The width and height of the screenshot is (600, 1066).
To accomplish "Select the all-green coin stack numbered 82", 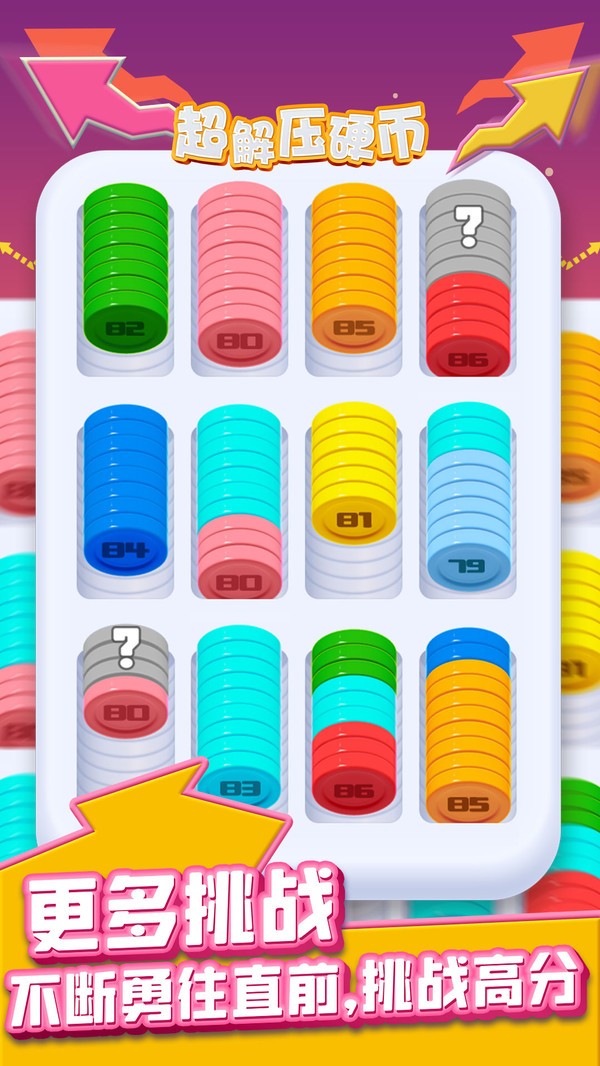I will (x=125, y=272).
